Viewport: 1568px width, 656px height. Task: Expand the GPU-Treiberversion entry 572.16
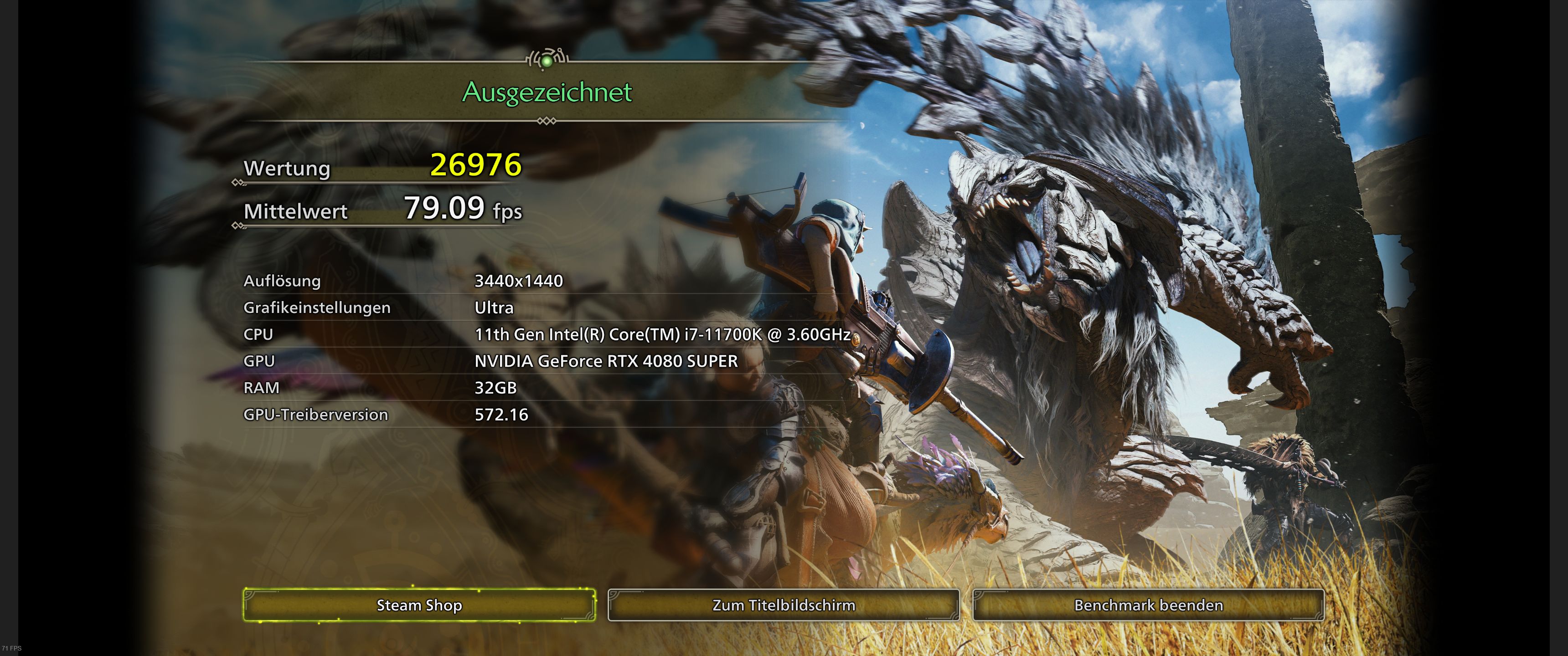(501, 415)
